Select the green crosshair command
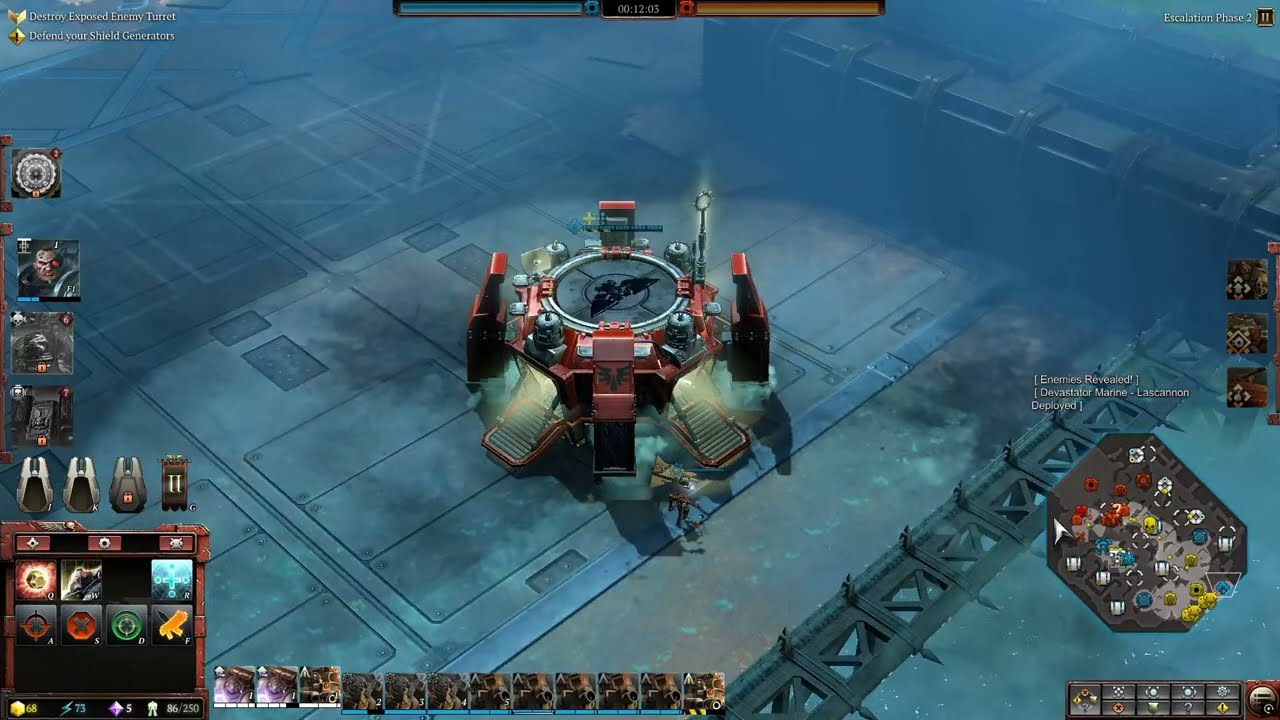This screenshot has width=1280, height=720. [126, 626]
